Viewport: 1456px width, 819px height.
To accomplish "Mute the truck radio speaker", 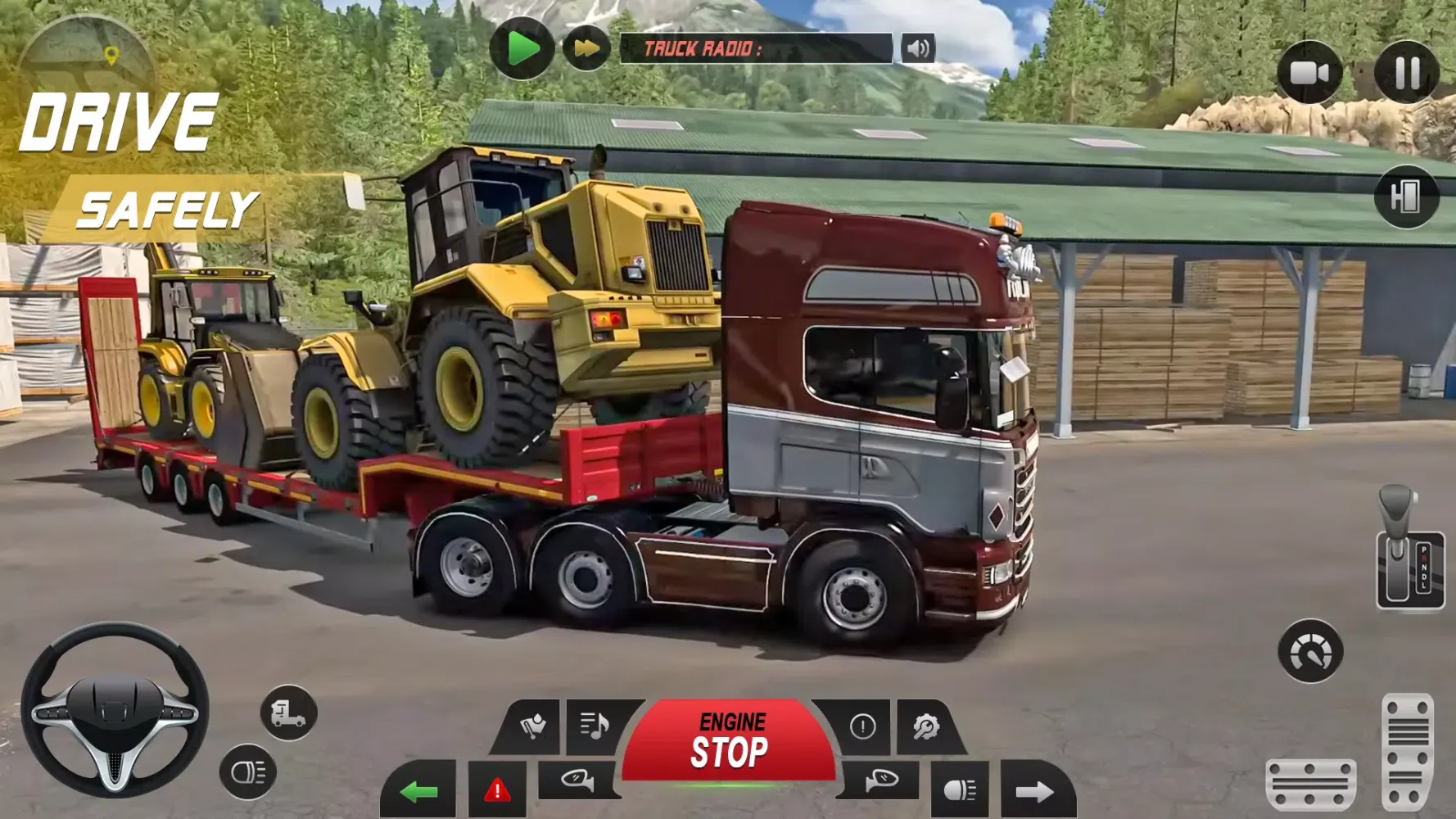I will click(919, 48).
